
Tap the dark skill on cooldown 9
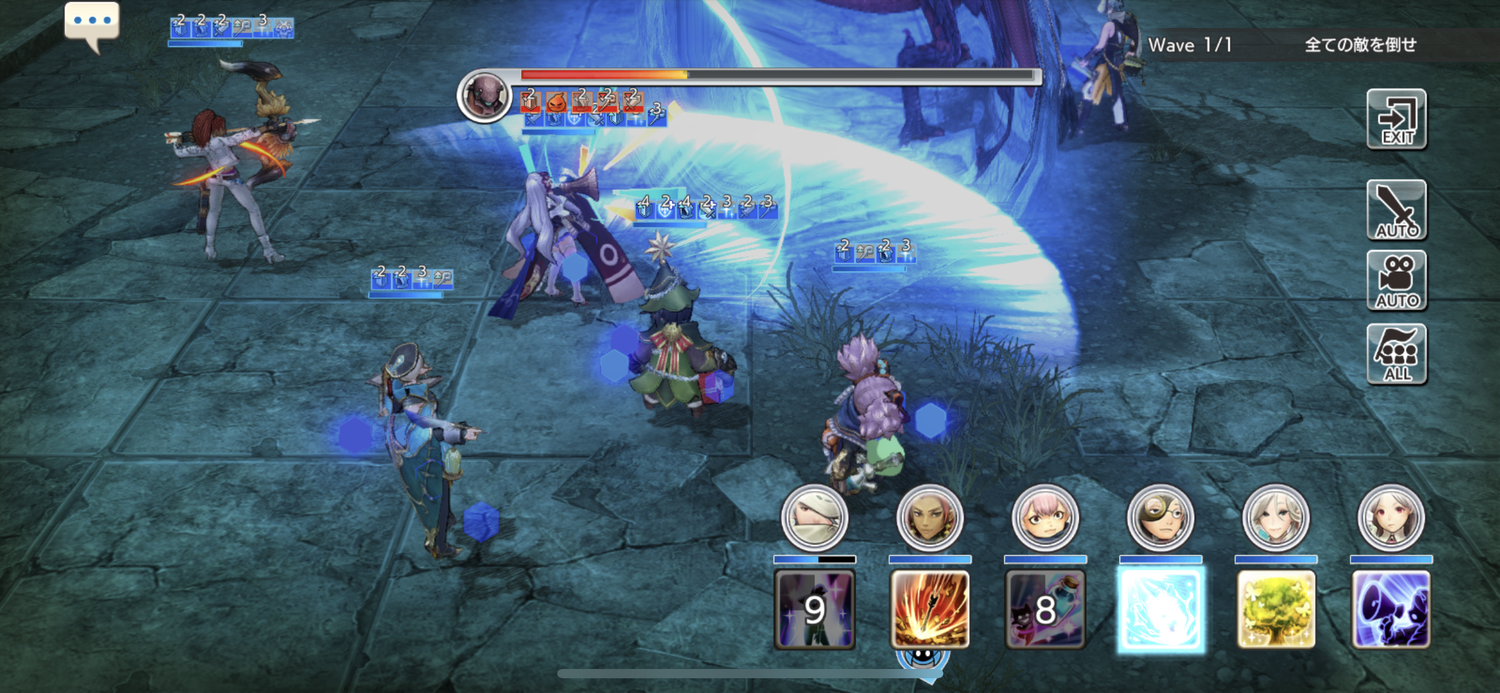815,609
